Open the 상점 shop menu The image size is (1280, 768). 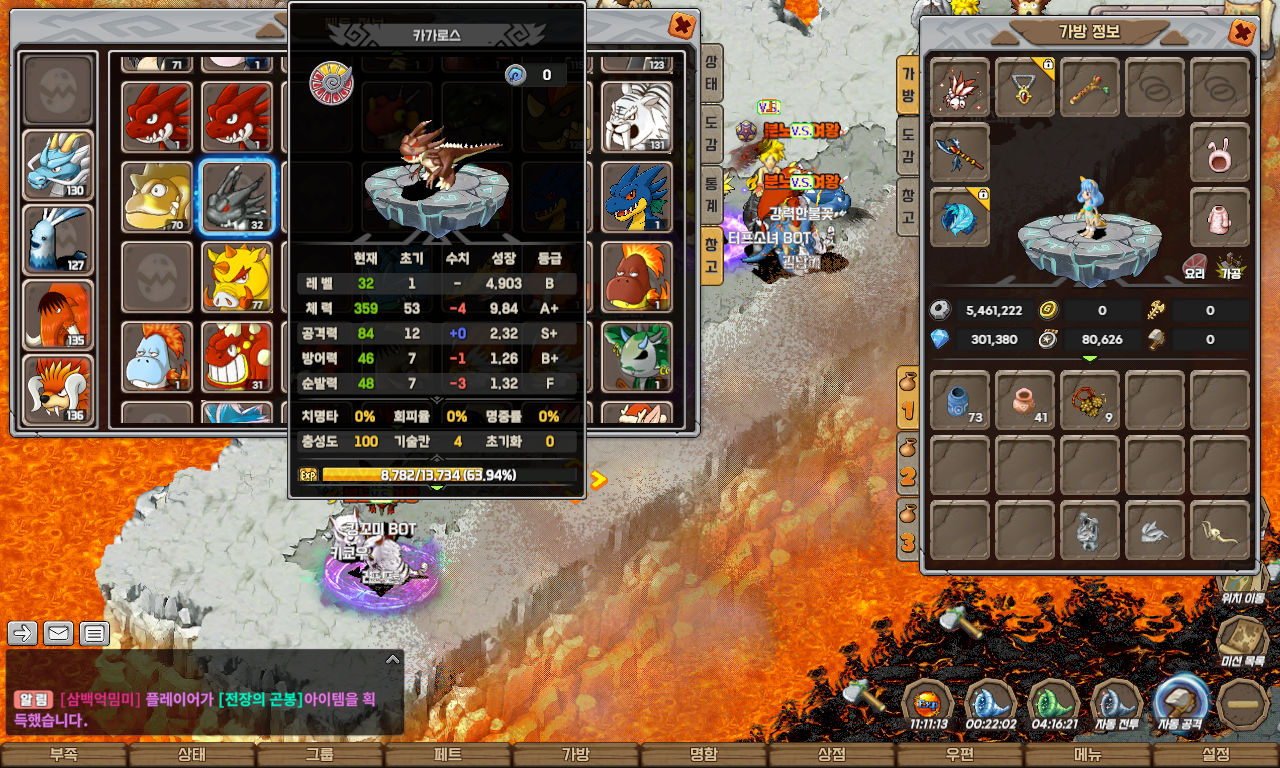[x=832, y=755]
